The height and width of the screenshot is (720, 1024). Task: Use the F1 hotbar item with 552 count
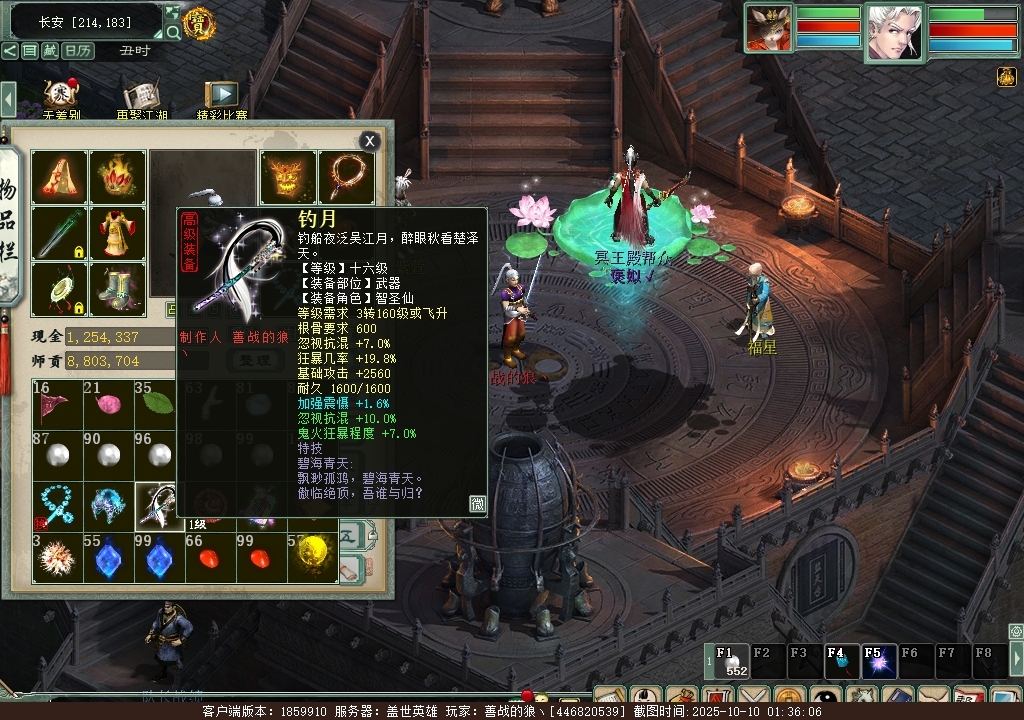(x=729, y=661)
